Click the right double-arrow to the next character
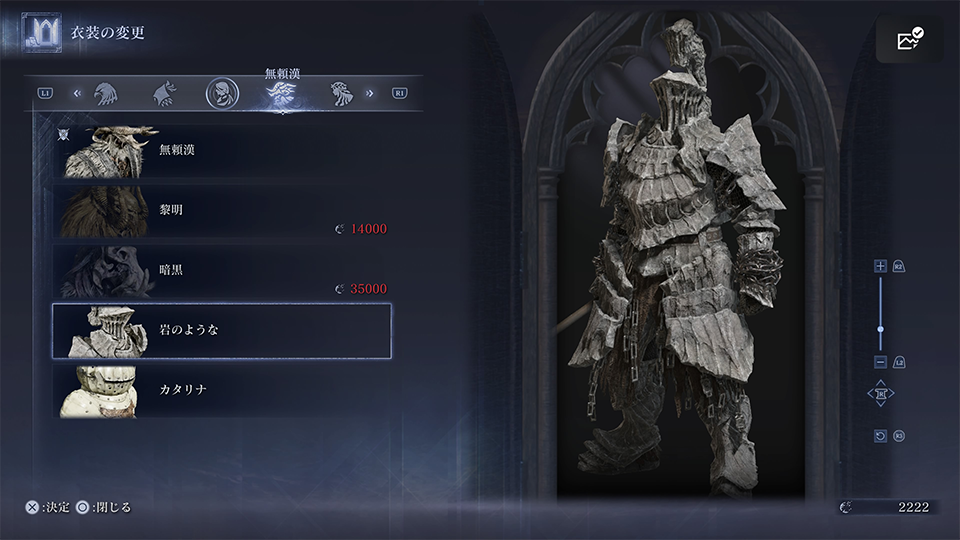960x540 pixels. (x=370, y=94)
